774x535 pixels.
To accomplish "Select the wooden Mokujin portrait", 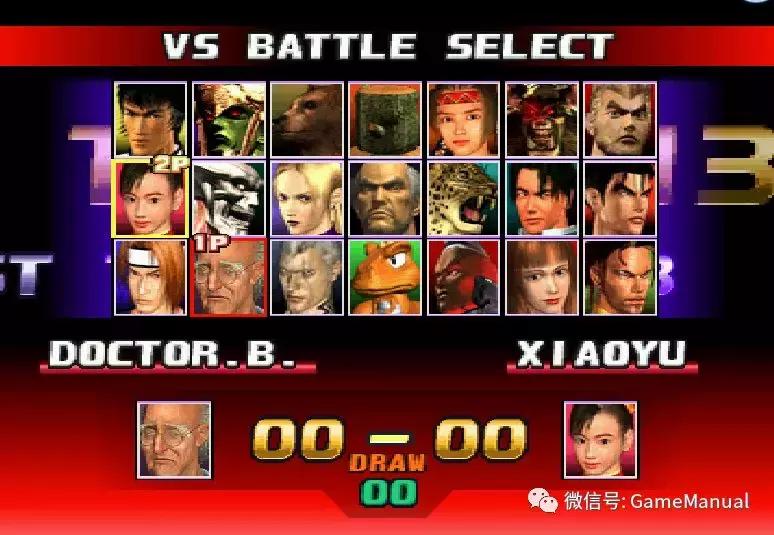I will pos(385,120).
